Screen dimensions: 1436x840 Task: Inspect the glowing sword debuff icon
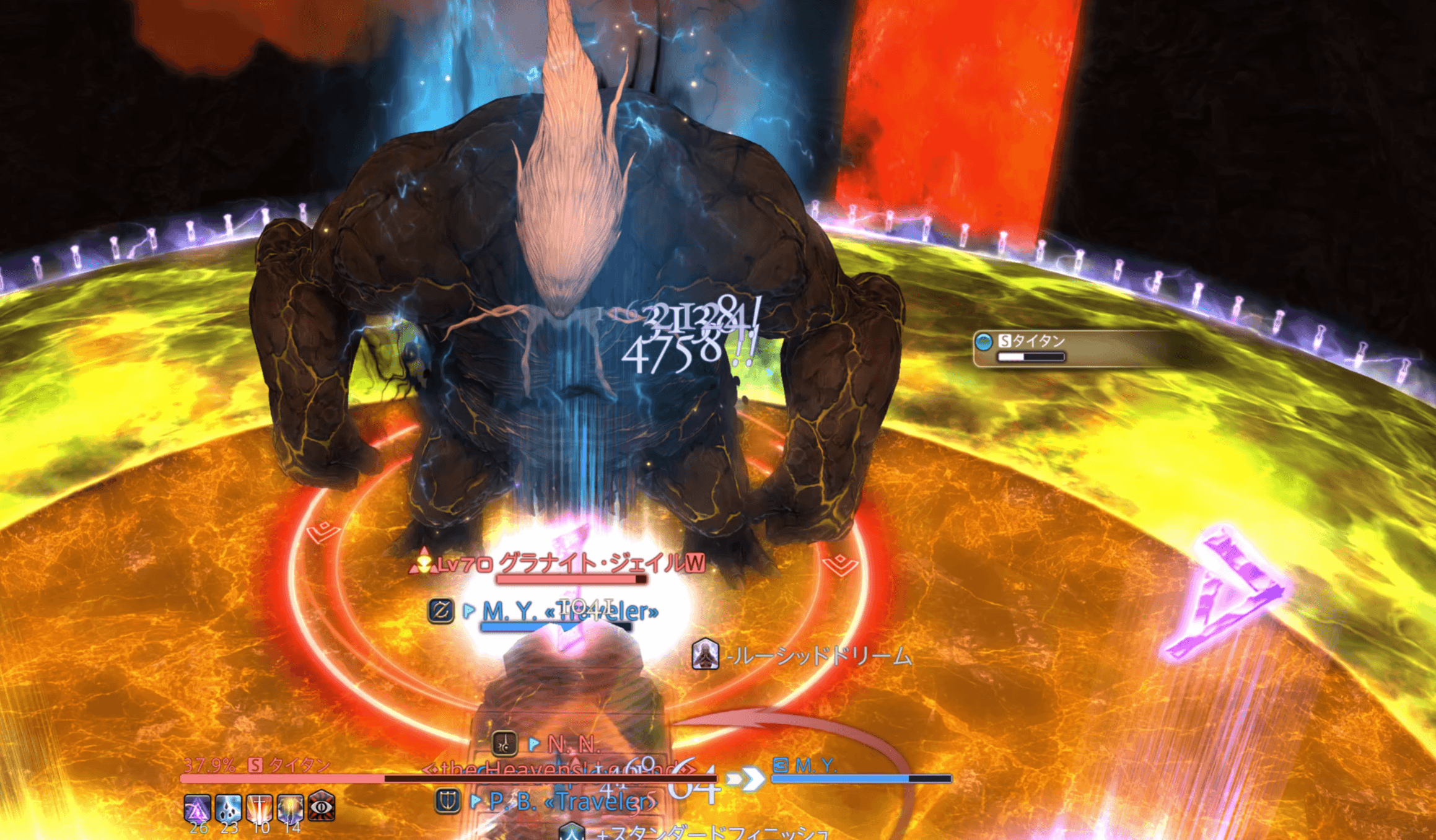259,808
